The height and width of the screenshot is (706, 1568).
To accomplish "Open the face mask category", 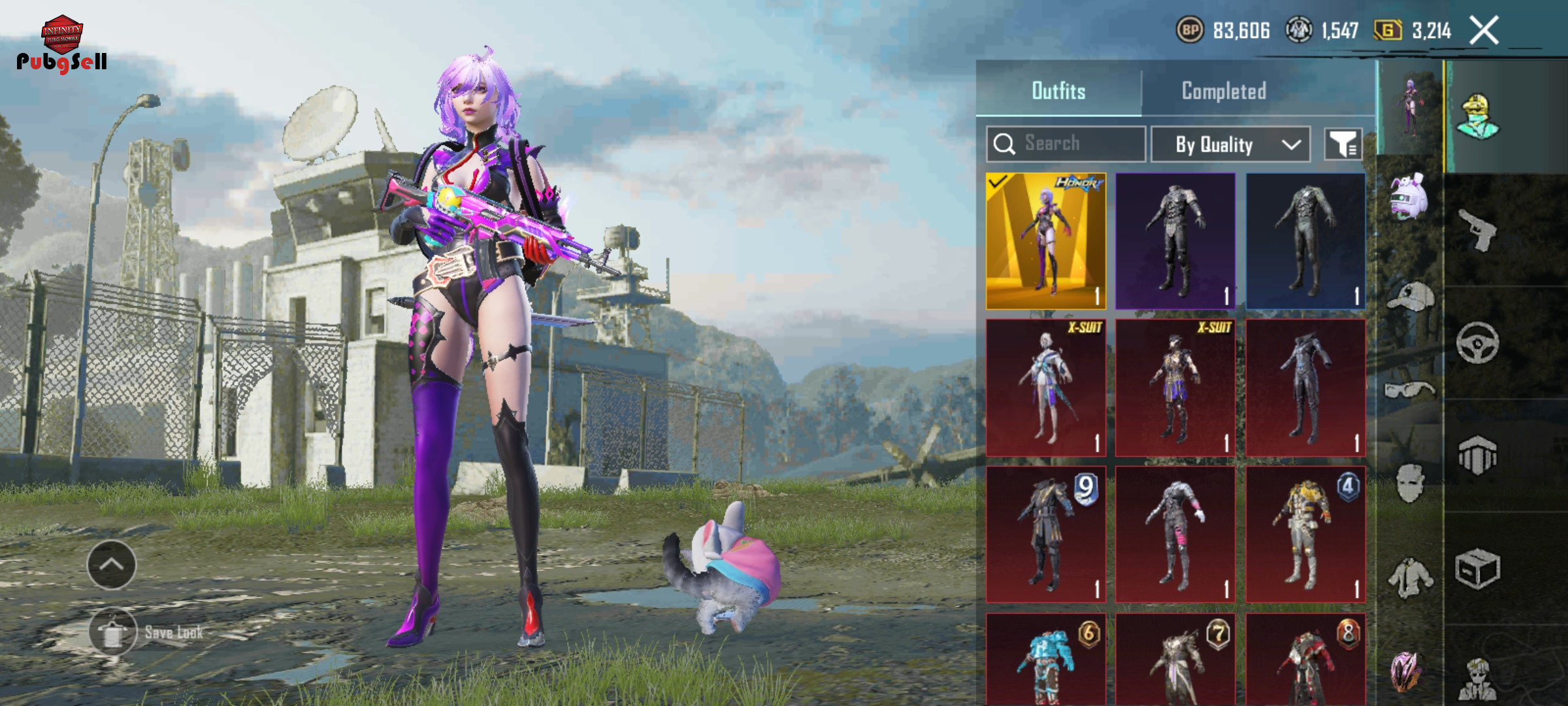I will (1410, 483).
